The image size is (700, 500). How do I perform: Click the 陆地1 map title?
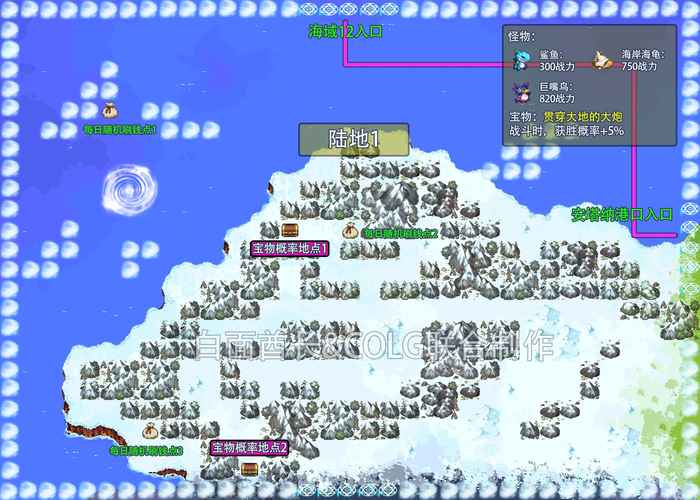point(354,139)
